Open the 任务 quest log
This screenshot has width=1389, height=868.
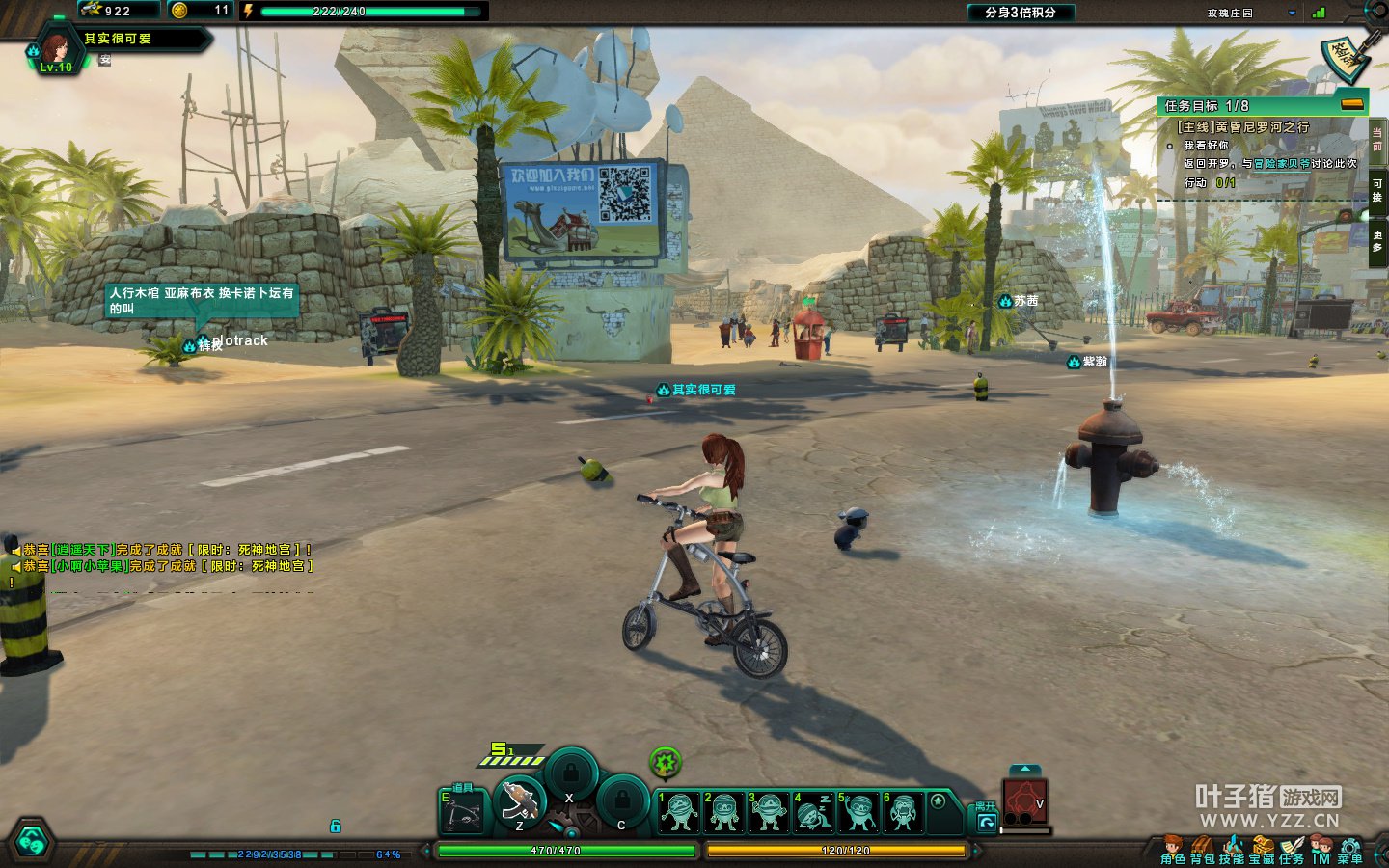(1292, 850)
